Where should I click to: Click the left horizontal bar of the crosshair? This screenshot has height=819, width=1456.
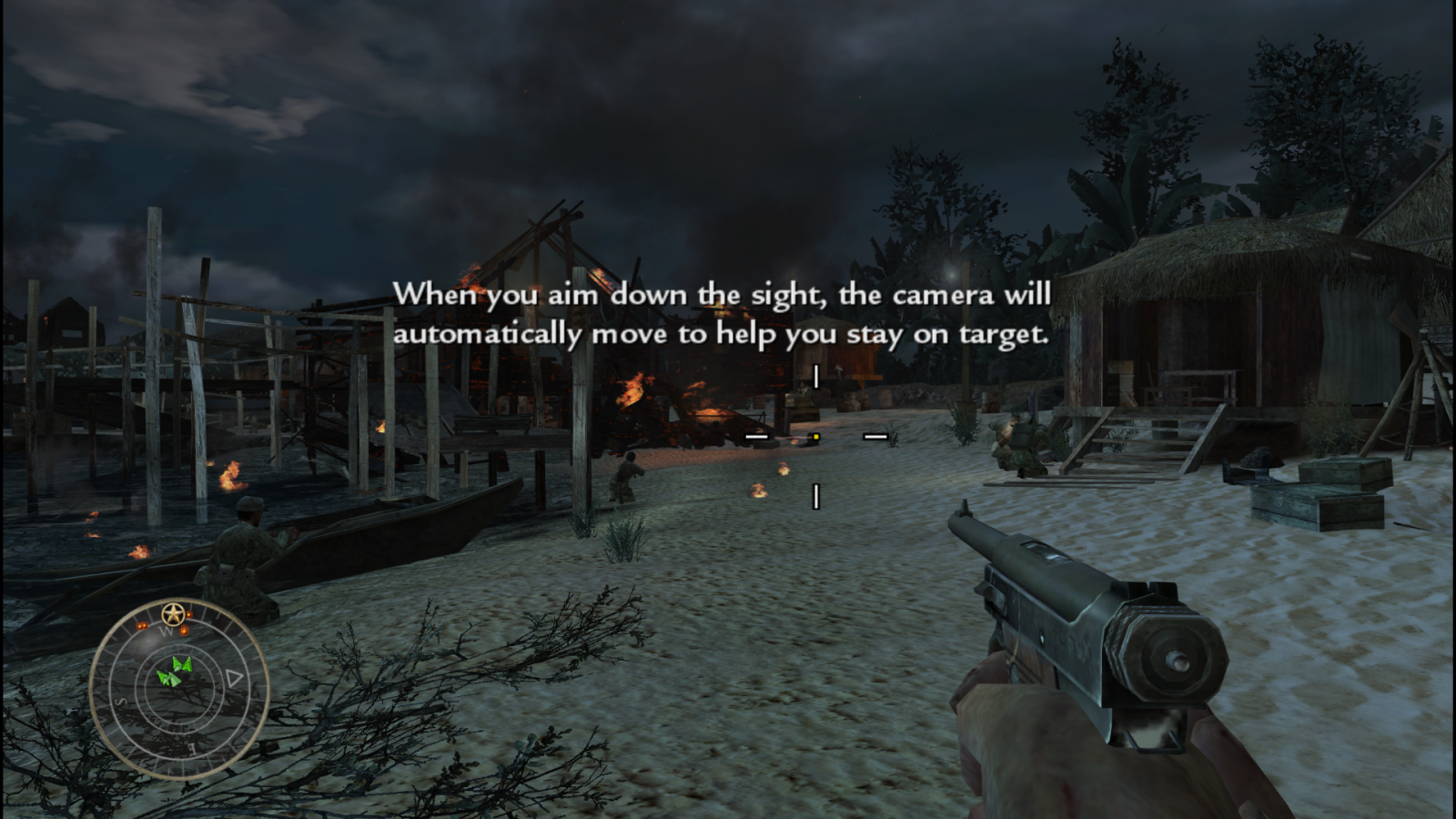[754, 438]
